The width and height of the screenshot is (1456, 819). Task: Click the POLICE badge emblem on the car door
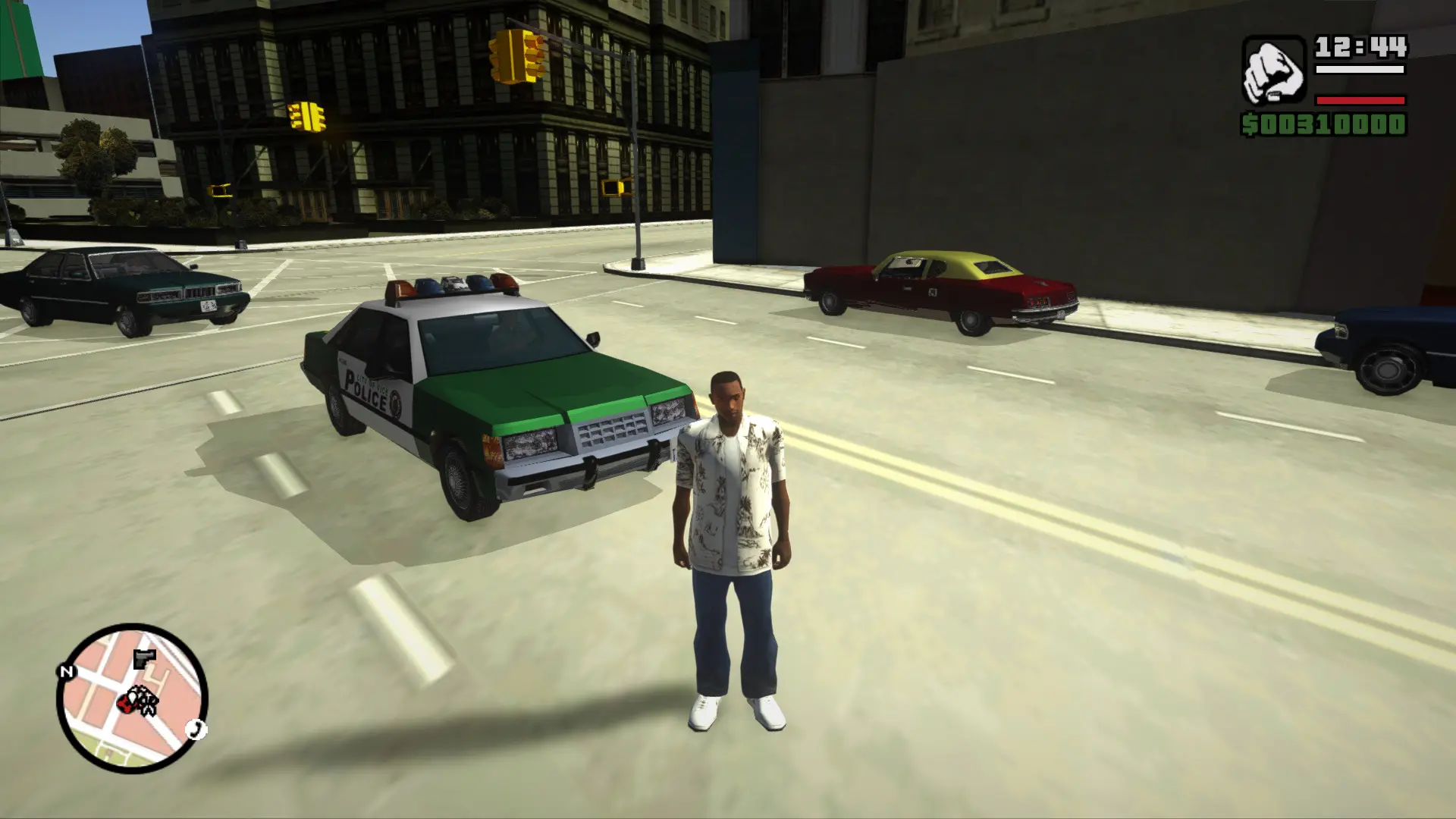396,404
